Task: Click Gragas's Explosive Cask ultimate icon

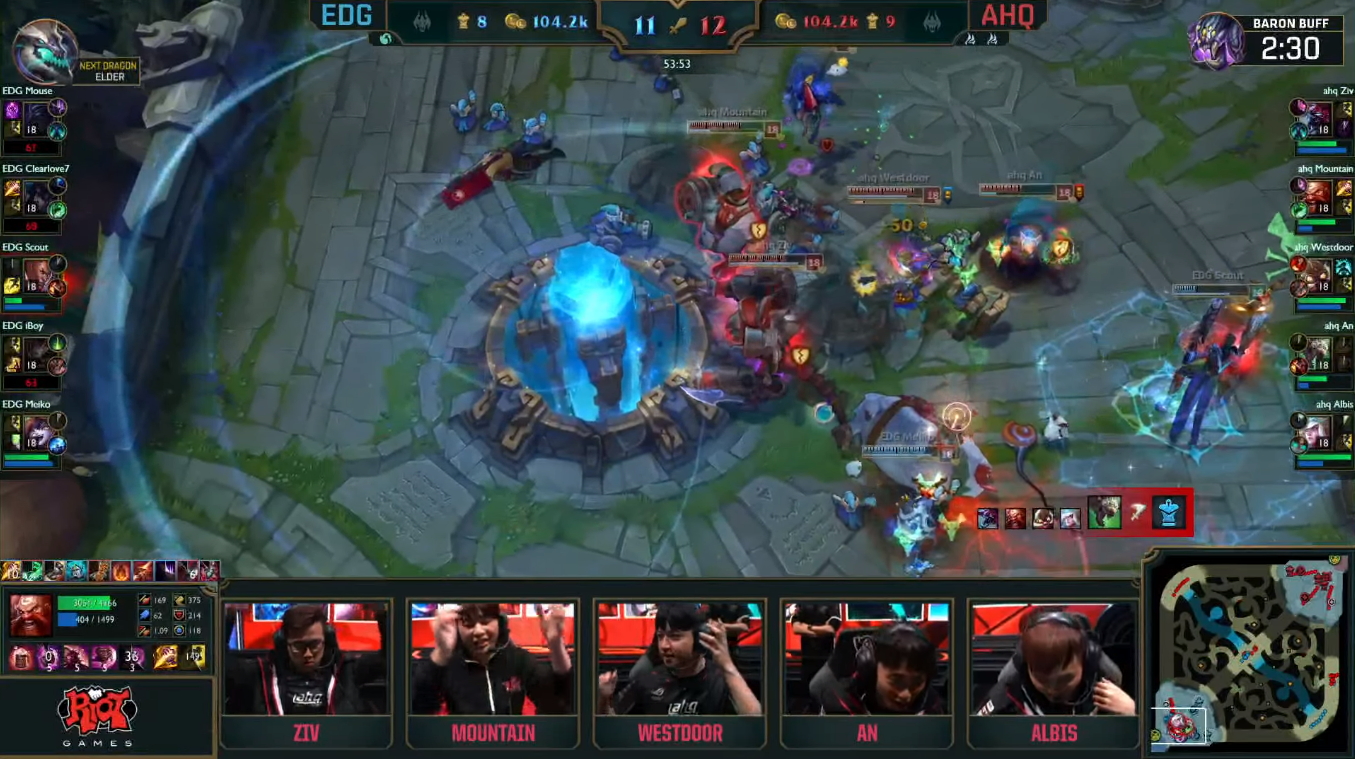Action: (x=132, y=656)
